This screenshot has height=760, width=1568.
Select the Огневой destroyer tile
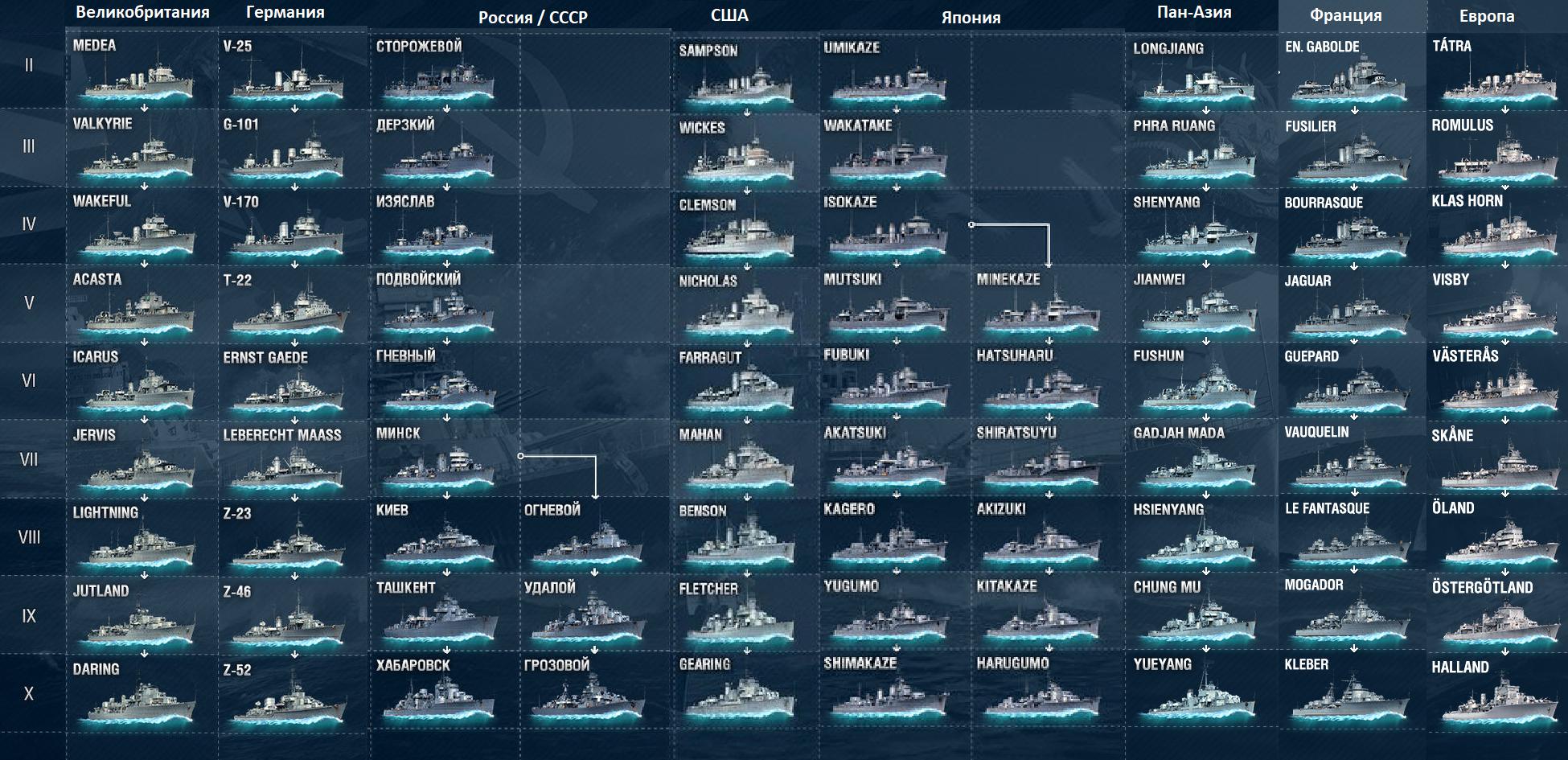pos(589,540)
